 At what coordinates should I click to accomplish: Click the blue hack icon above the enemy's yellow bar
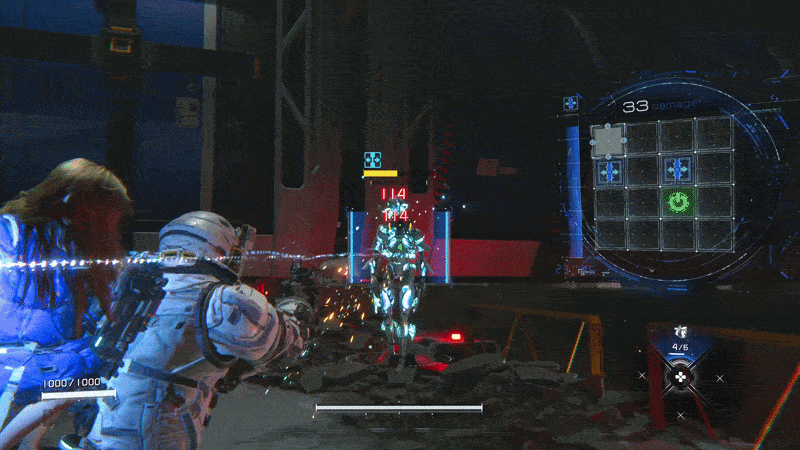tap(372, 159)
